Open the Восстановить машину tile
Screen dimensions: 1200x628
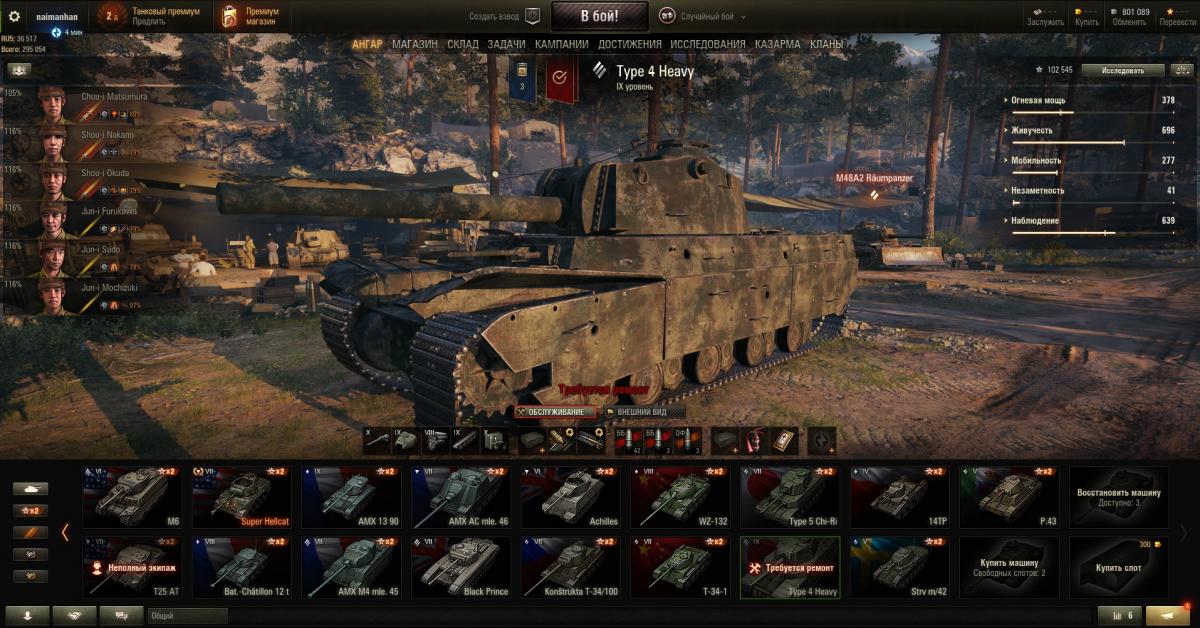[x=1119, y=497]
